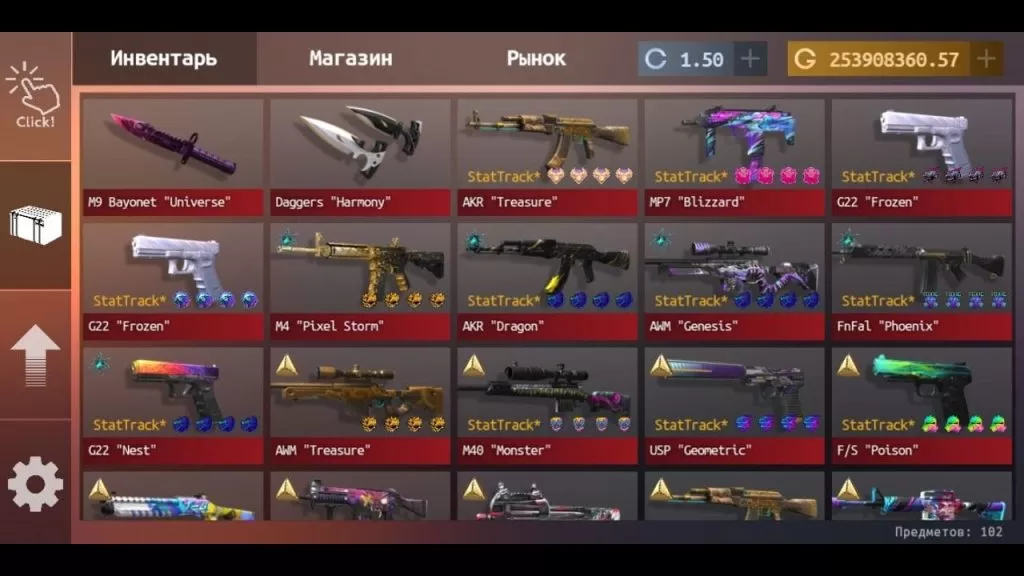Add more C currency with plus button
This screenshot has width=1024, height=576.
(x=750, y=59)
